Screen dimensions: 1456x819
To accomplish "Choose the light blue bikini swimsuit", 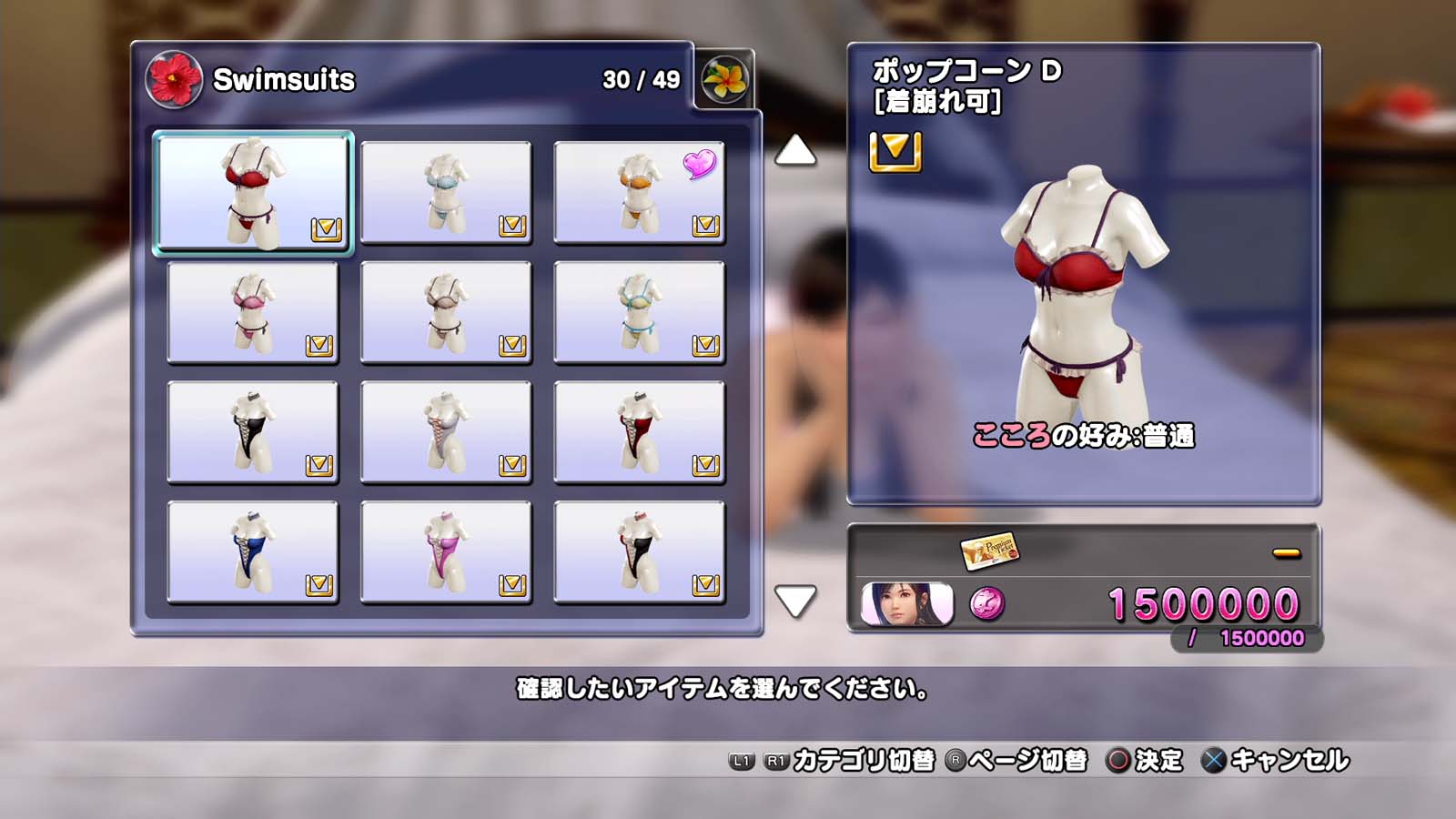I will point(446,192).
